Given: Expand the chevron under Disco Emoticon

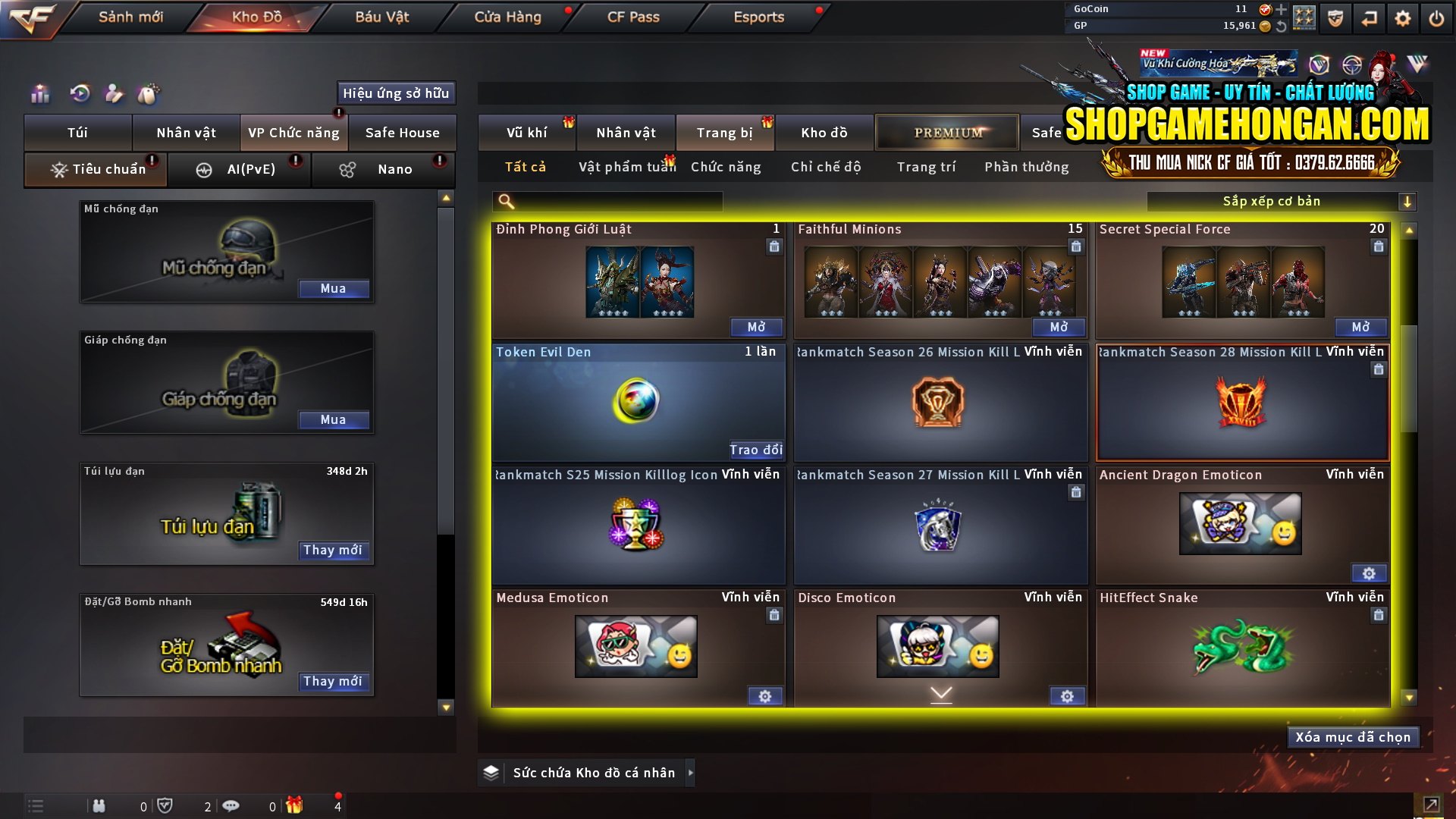Looking at the screenshot, I should click(x=940, y=694).
